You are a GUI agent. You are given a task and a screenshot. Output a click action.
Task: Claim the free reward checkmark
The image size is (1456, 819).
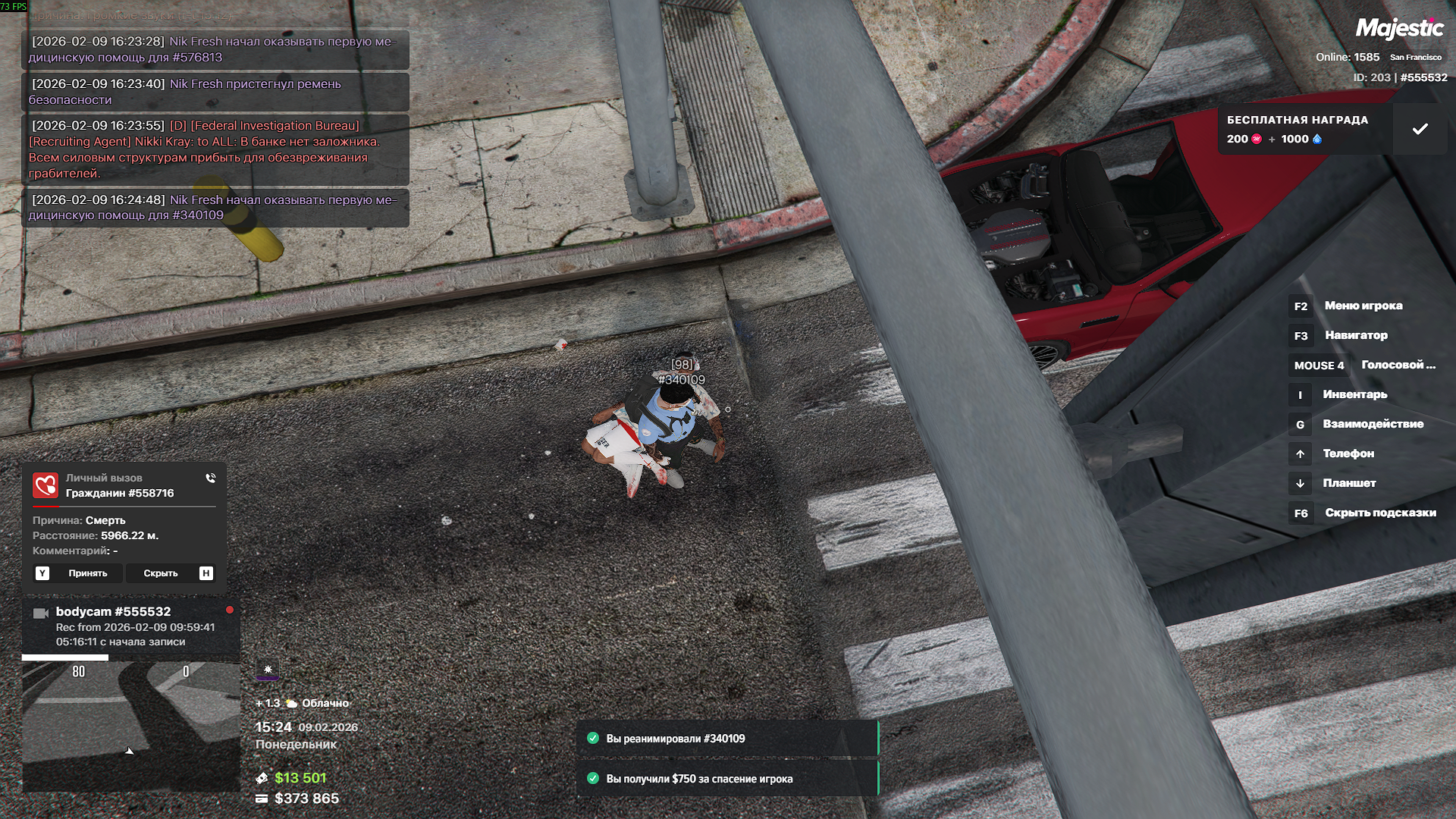click(1420, 129)
